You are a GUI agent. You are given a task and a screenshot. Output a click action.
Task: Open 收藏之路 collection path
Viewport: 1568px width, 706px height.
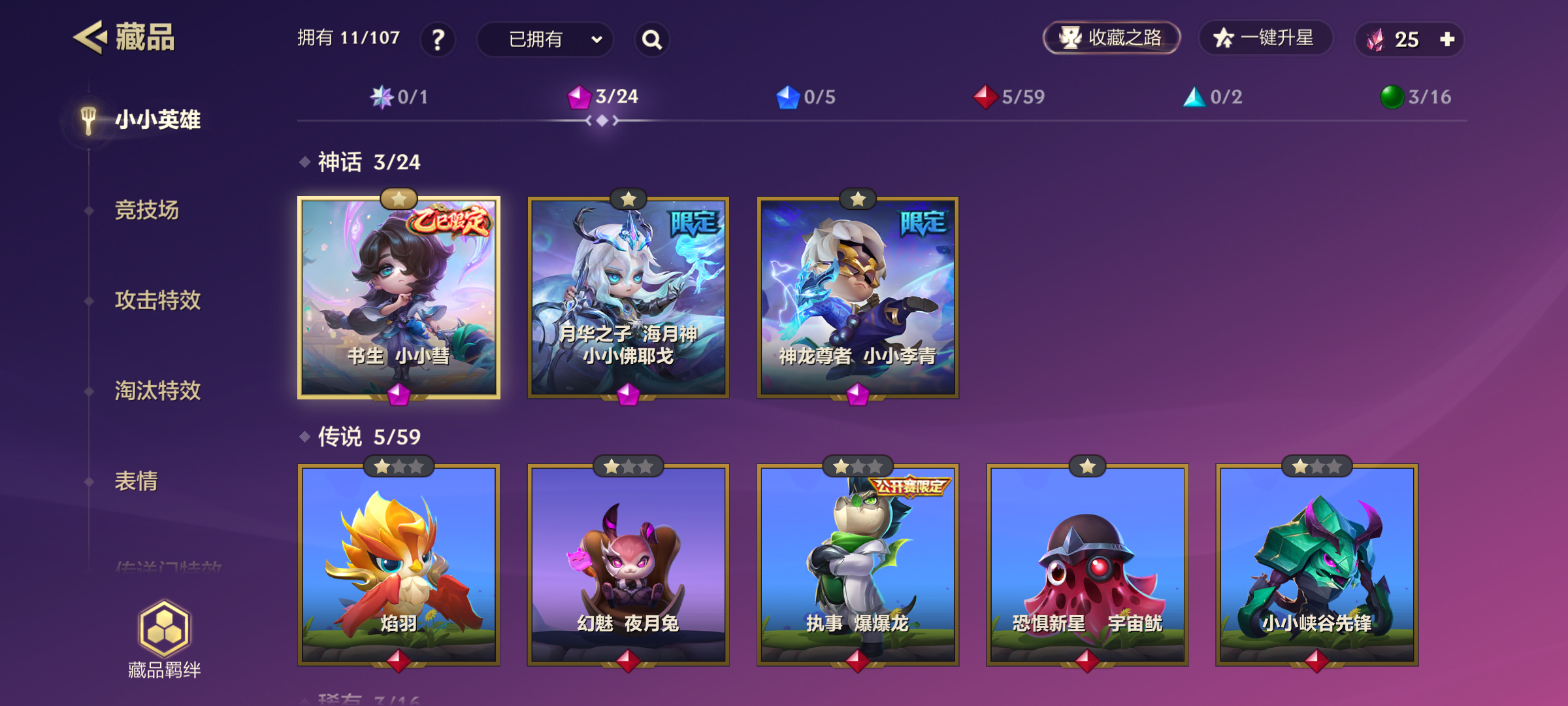click(x=1111, y=38)
